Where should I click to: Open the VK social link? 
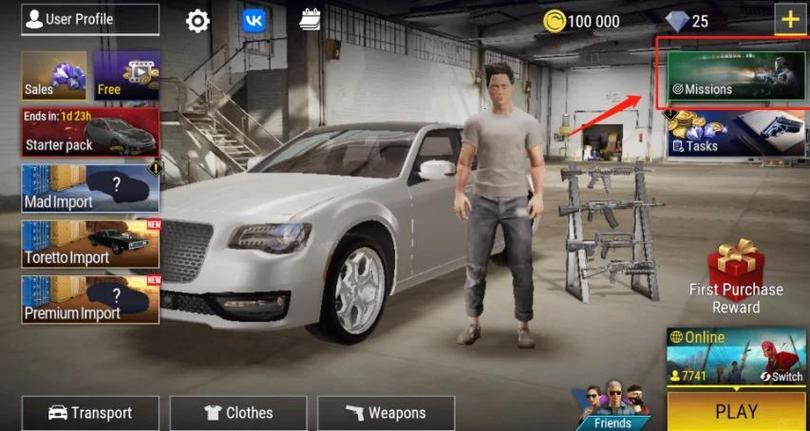[x=254, y=21]
